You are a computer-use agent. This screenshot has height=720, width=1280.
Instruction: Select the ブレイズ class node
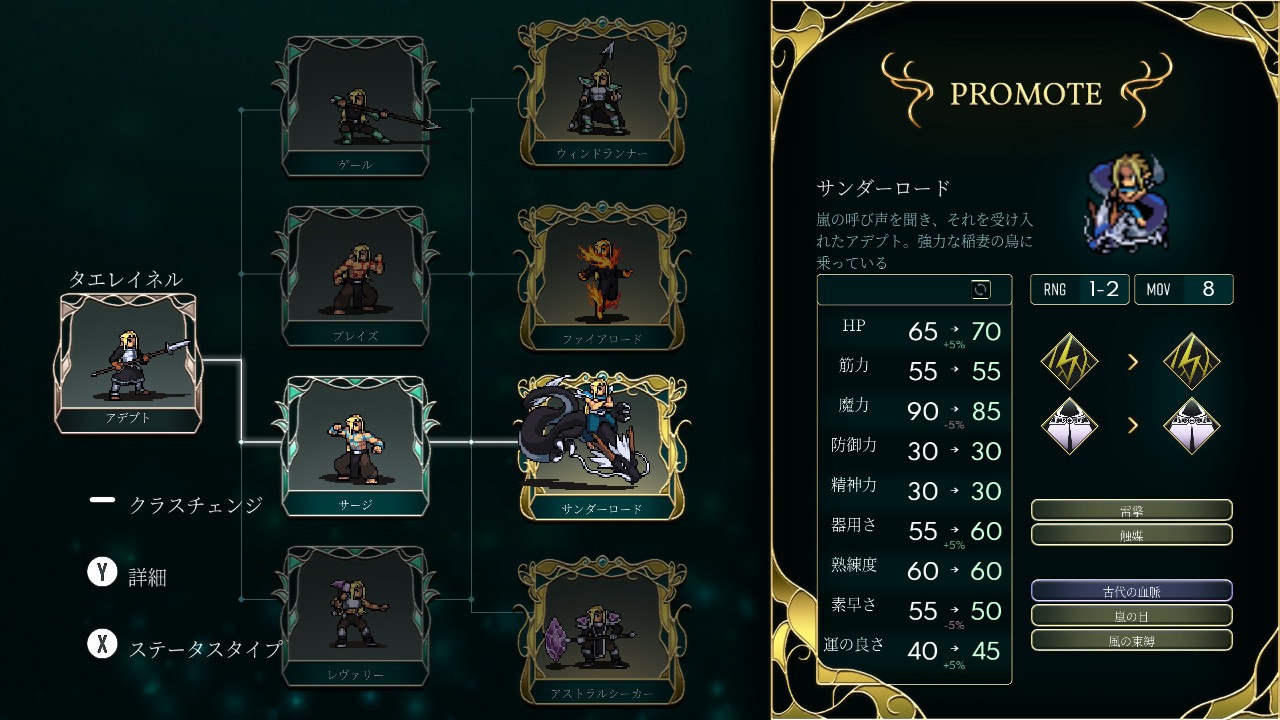tap(356, 276)
